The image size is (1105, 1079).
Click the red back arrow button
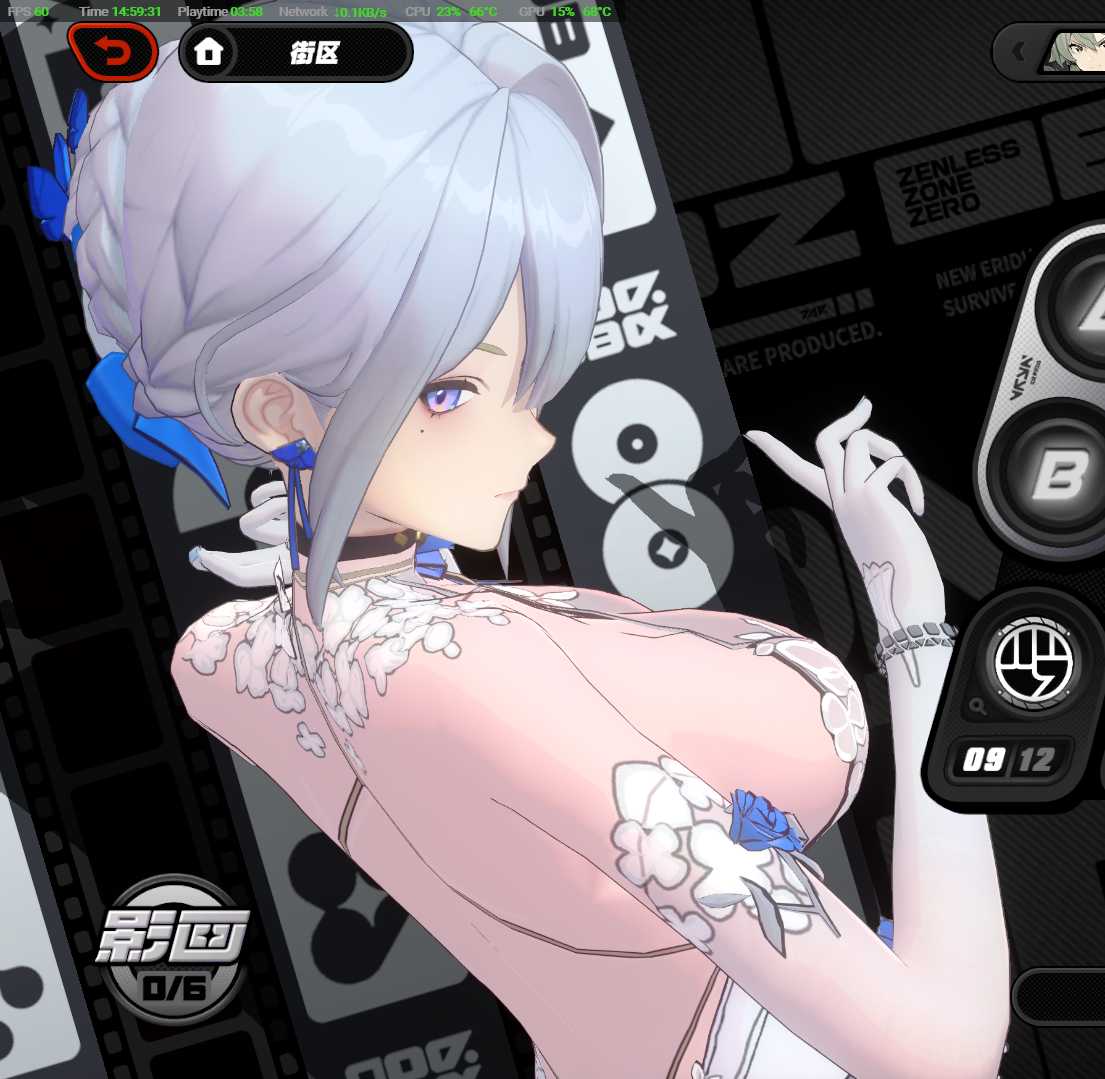112,52
